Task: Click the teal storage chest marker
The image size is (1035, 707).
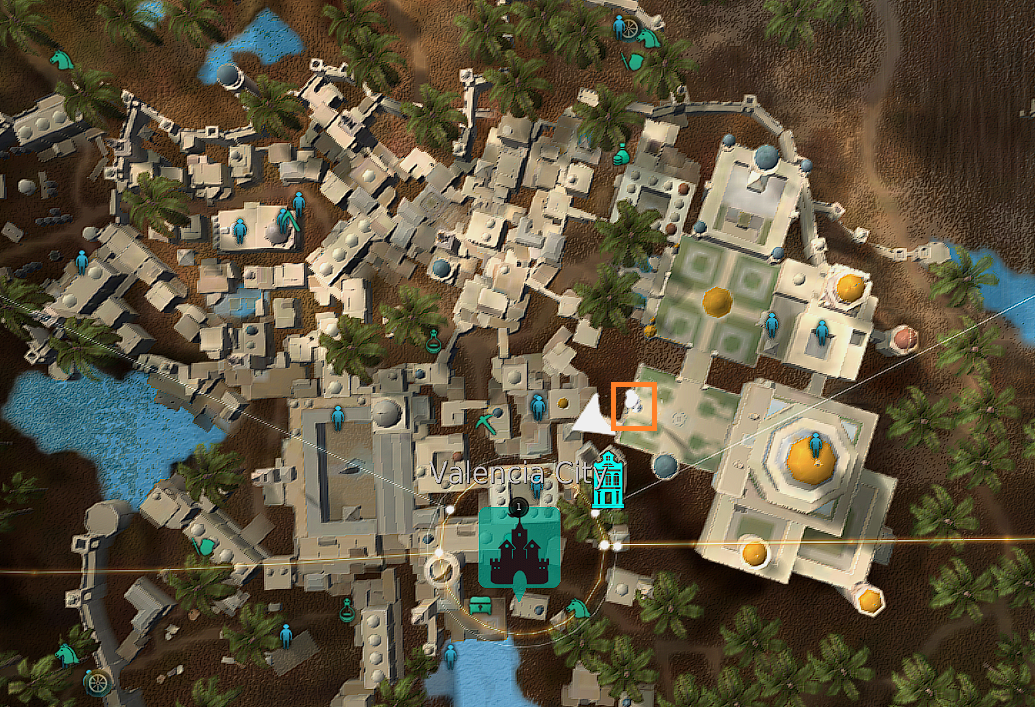Action: (x=481, y=604)
